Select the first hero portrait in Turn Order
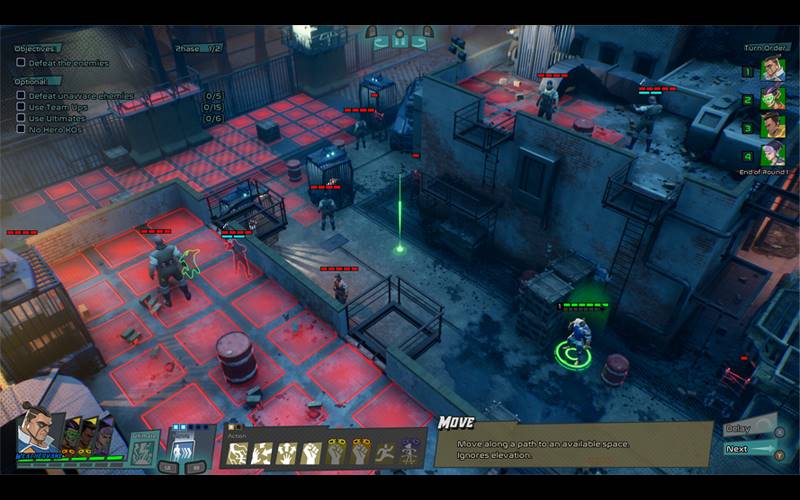Image resolution: width=800 pixels, height=500 pixels. (772, 70)
